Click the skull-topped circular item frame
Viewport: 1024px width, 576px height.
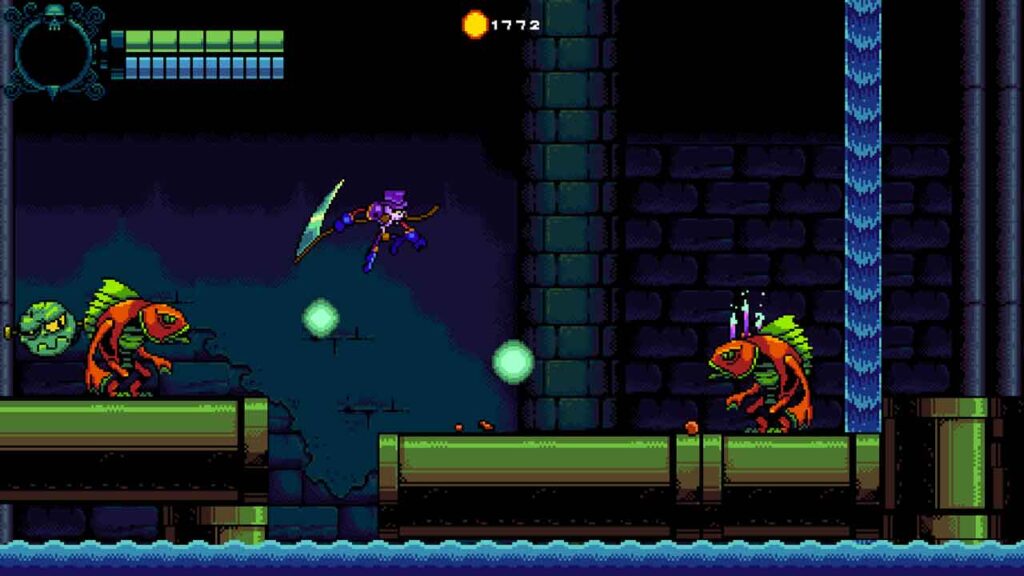pyautogui.click(x=54, y=50)
